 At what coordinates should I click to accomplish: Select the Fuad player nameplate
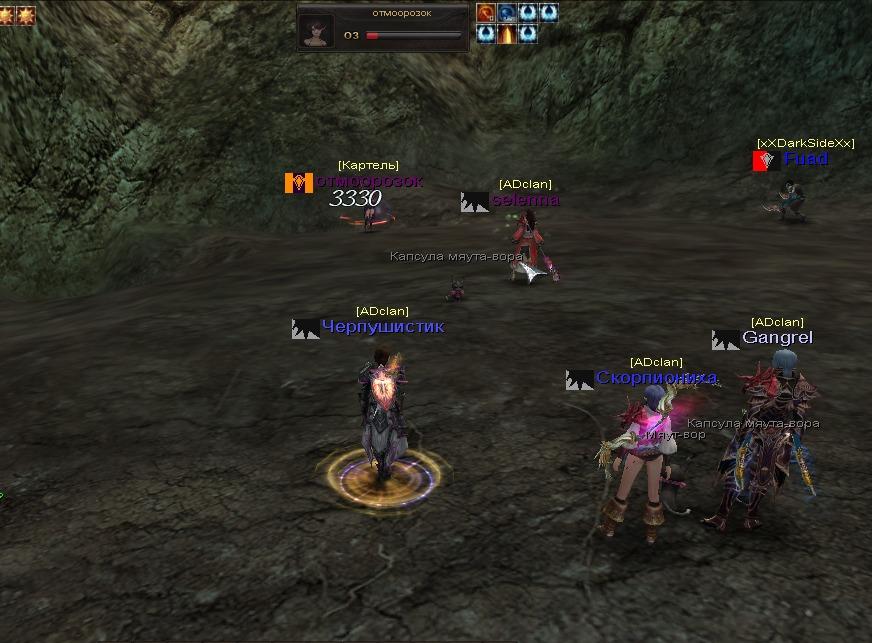[805, 159]
